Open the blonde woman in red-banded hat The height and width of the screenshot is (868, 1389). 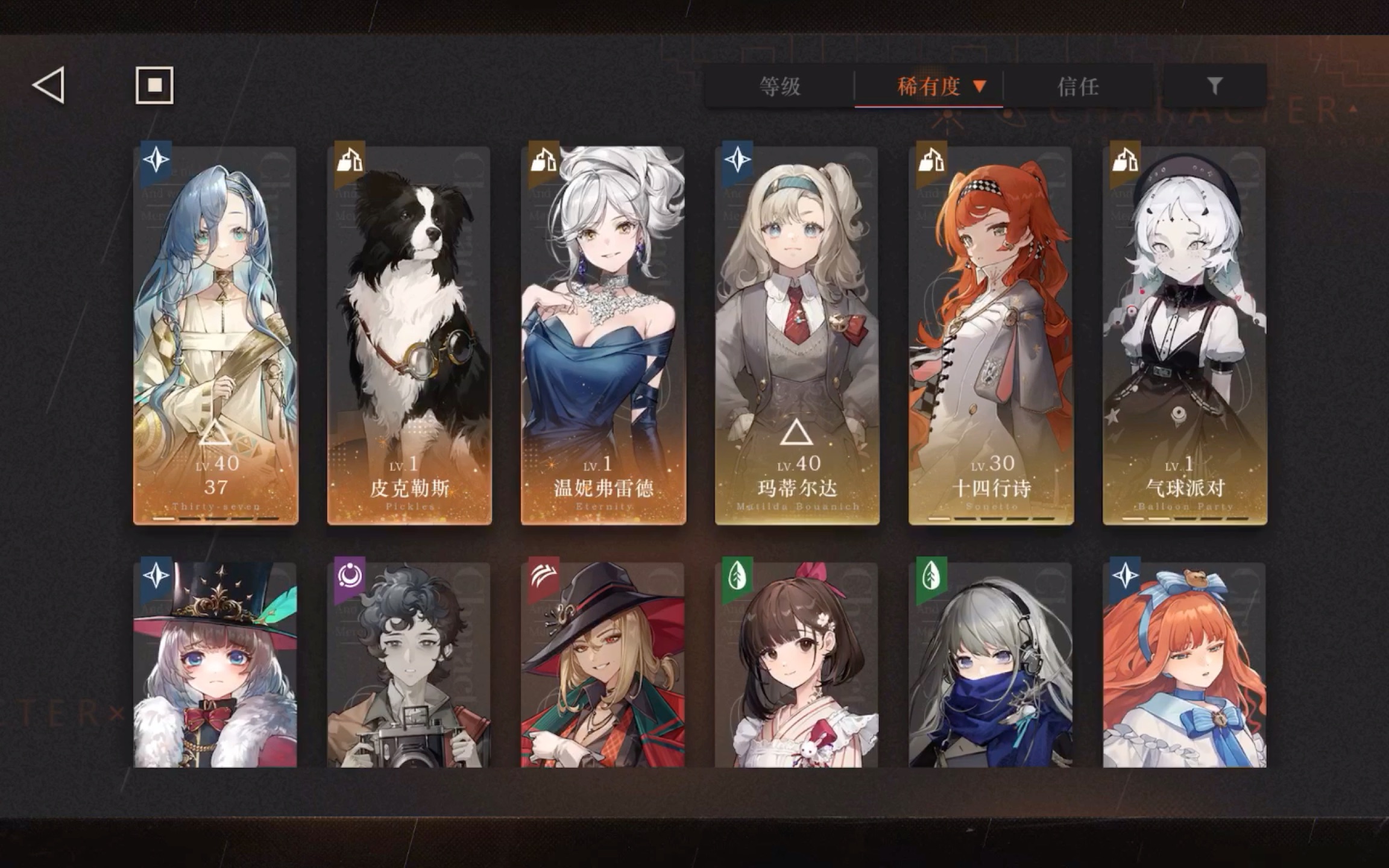[603, 665]
